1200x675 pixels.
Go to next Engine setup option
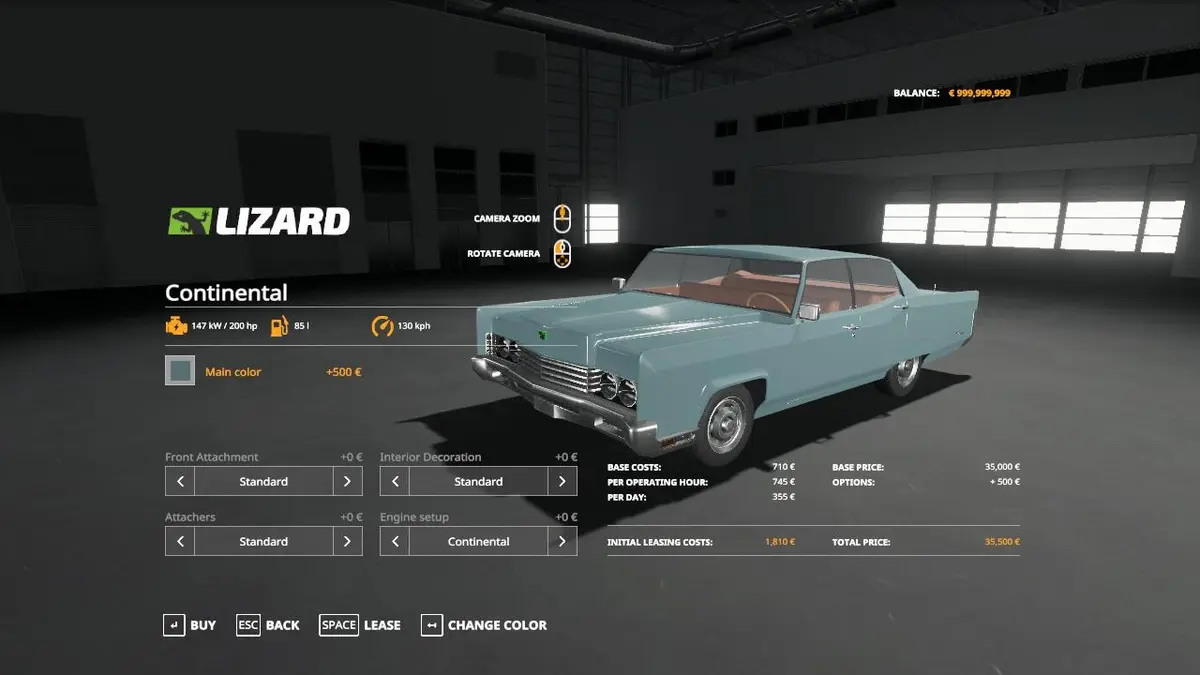pos(562,541)
